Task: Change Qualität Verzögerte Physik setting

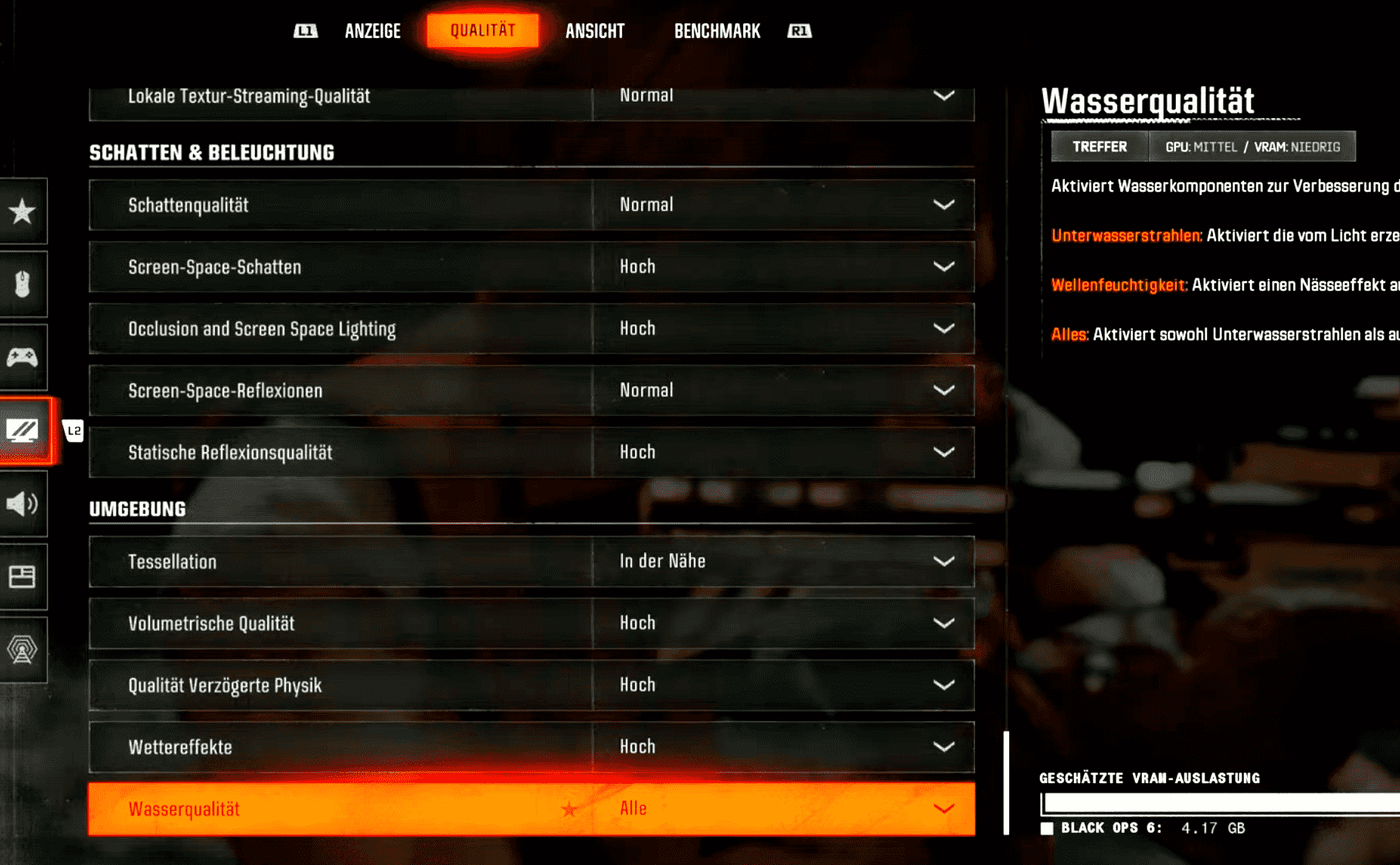Action: click(x=783, y=685)
